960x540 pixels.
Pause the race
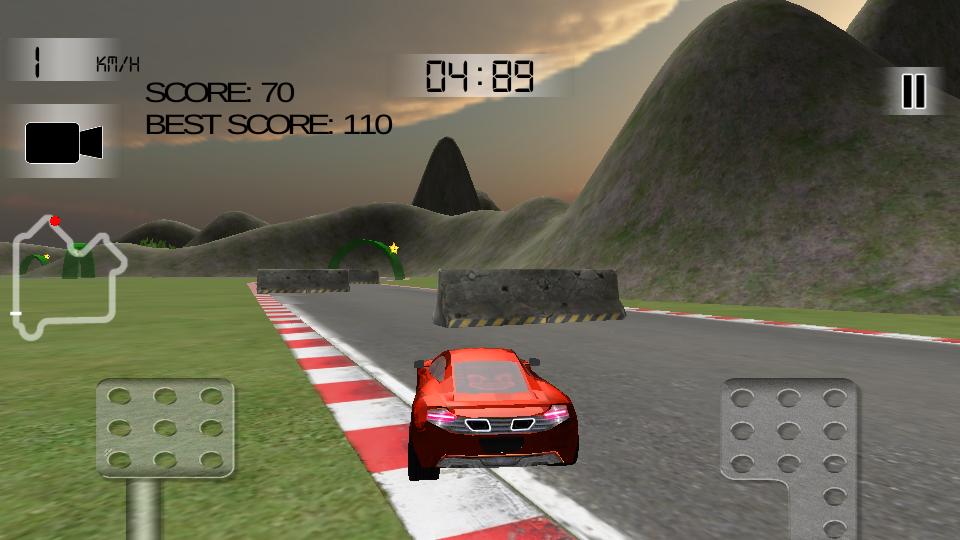coord(913,91)
